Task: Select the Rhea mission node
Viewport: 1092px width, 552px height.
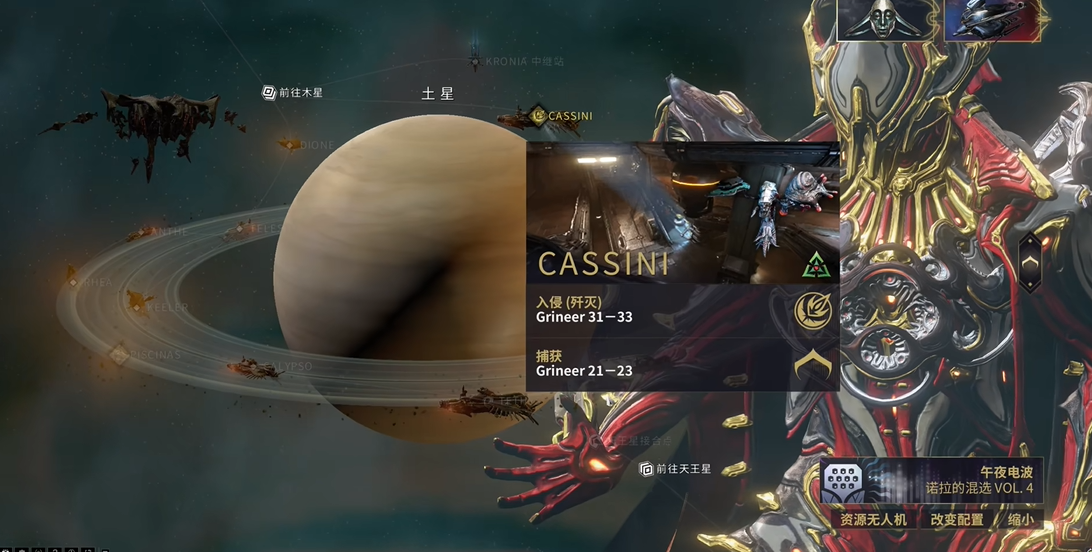Action: point(73,282)
